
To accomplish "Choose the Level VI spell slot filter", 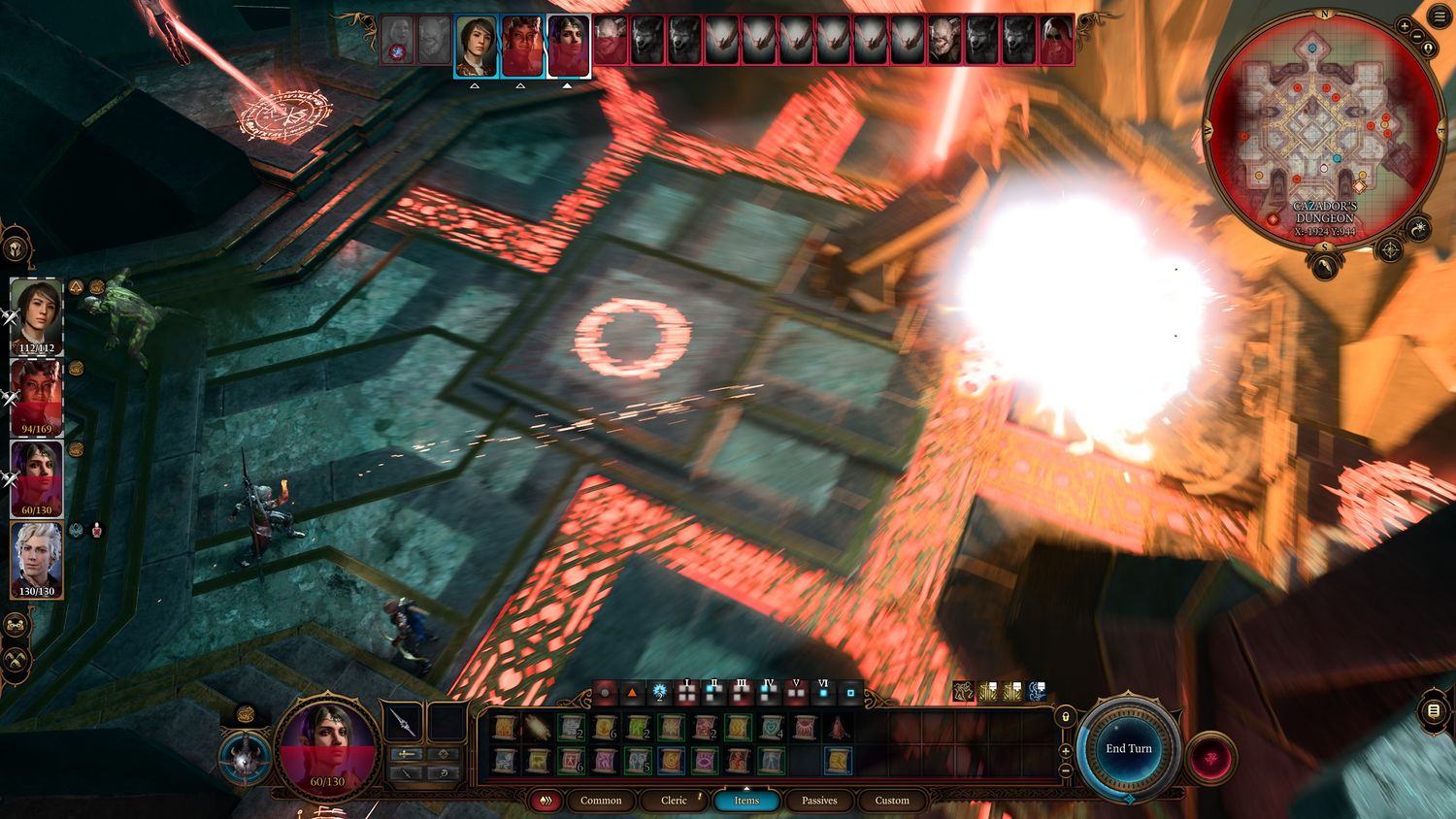I will click(823, 693).
